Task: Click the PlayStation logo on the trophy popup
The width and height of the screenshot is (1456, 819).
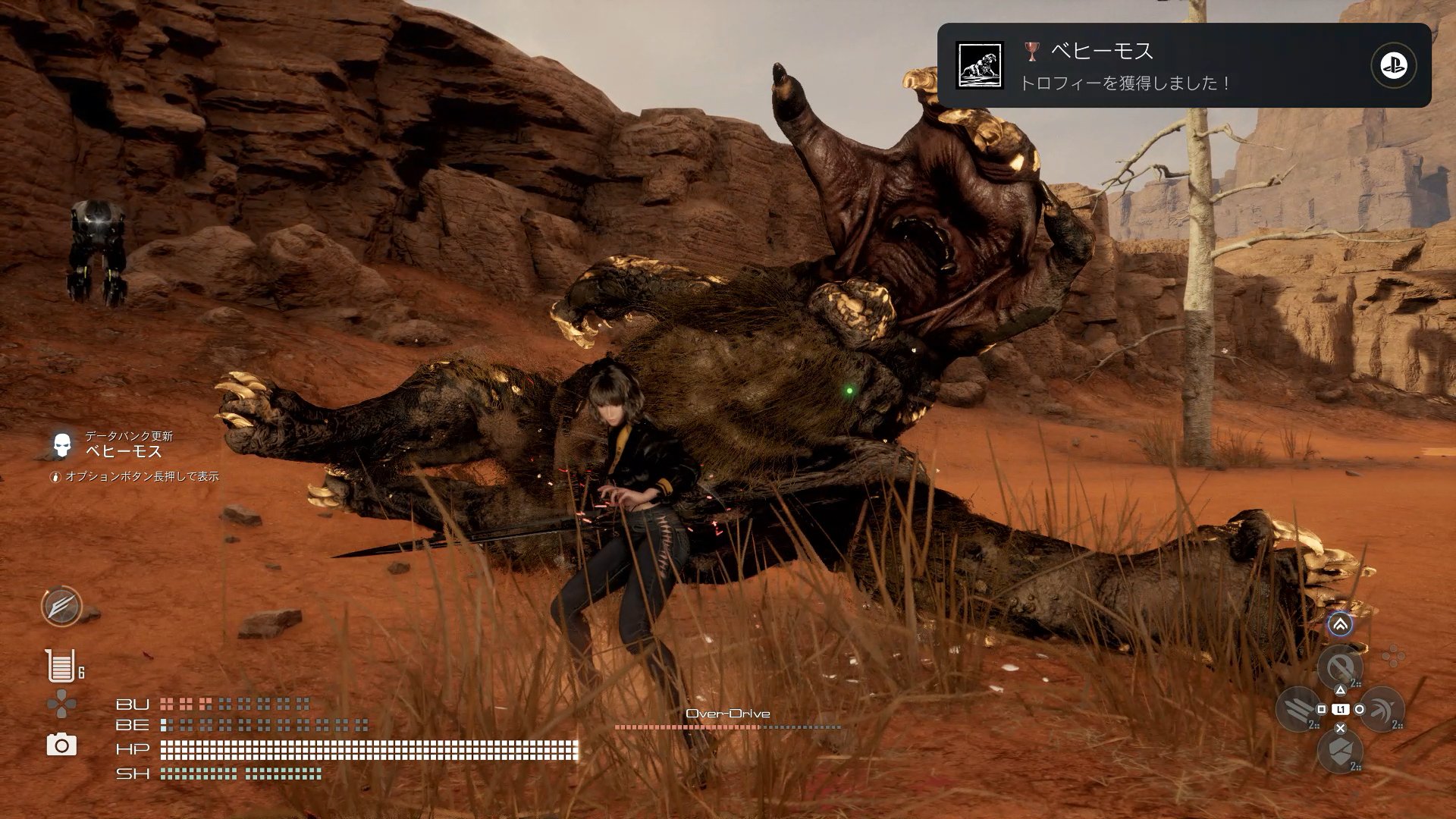Action: pos(1393,66)
